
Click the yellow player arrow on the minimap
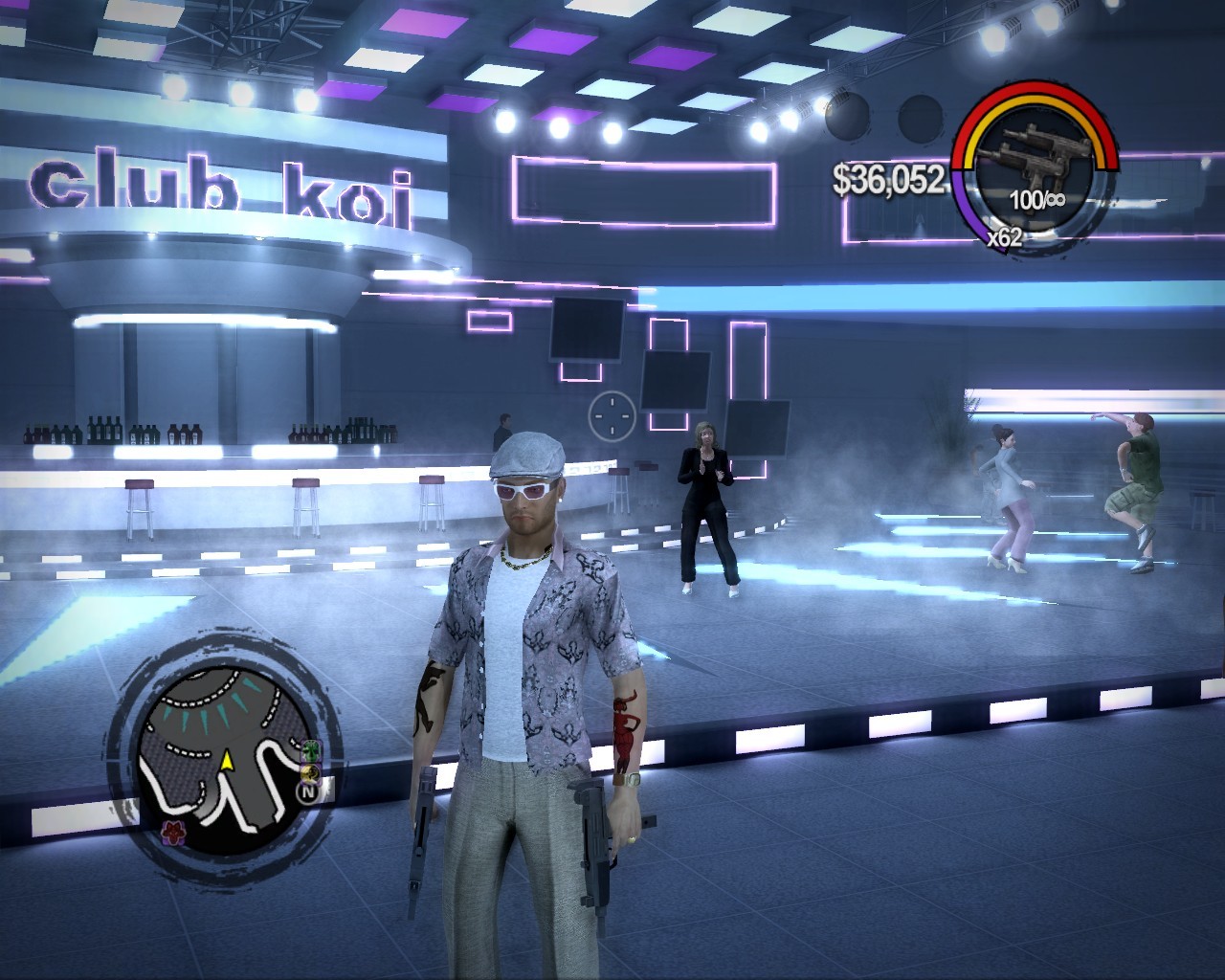point(227,762)
